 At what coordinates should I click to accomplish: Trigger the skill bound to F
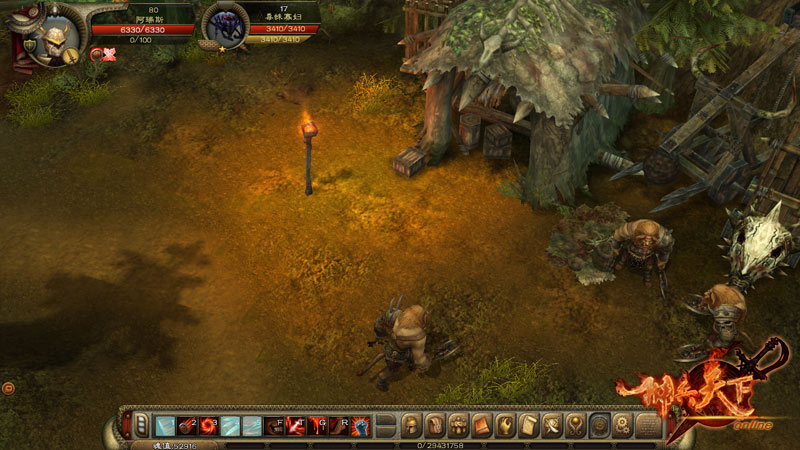[274, 426]
